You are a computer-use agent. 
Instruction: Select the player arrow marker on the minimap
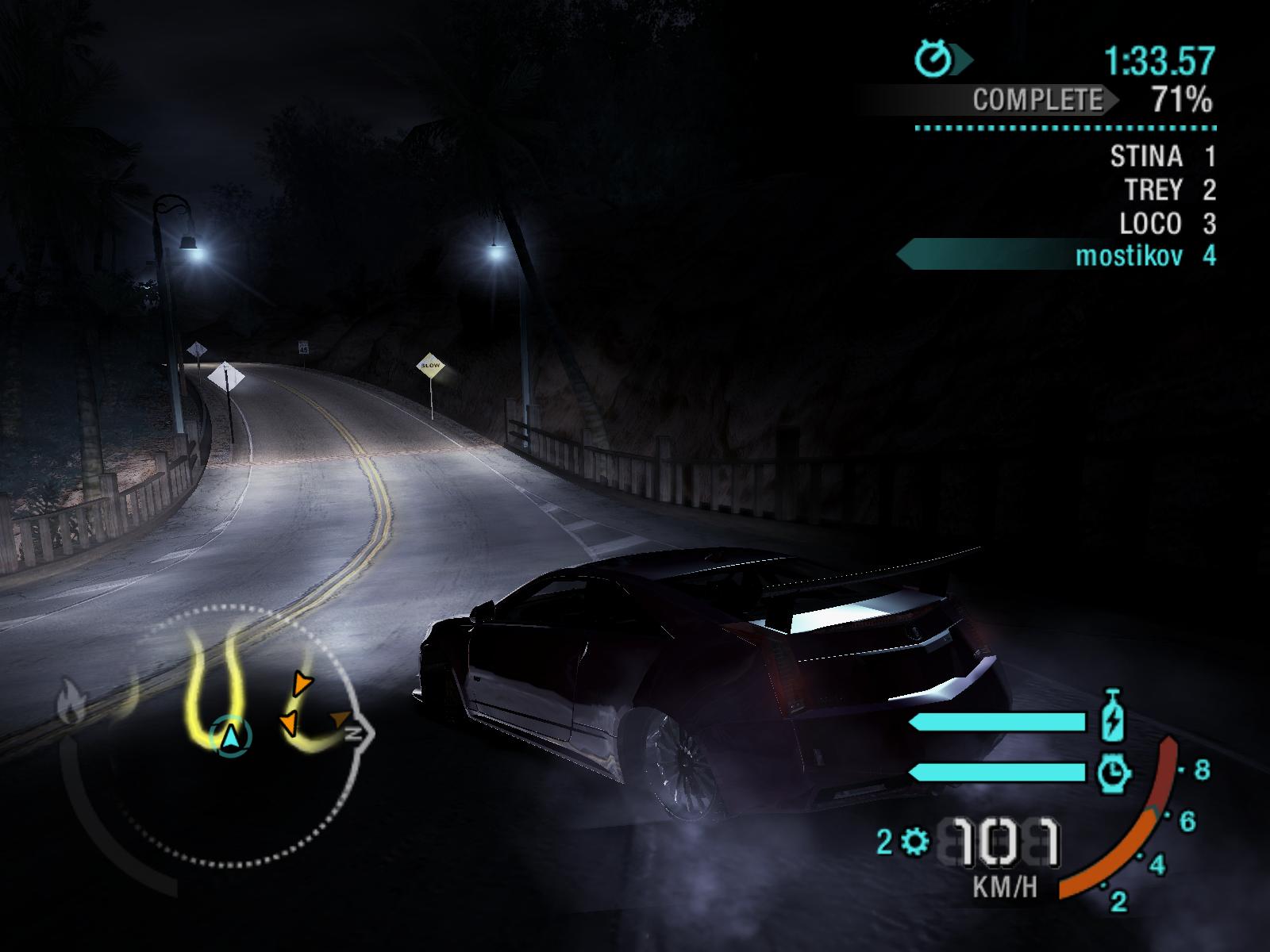pos(231,738)
